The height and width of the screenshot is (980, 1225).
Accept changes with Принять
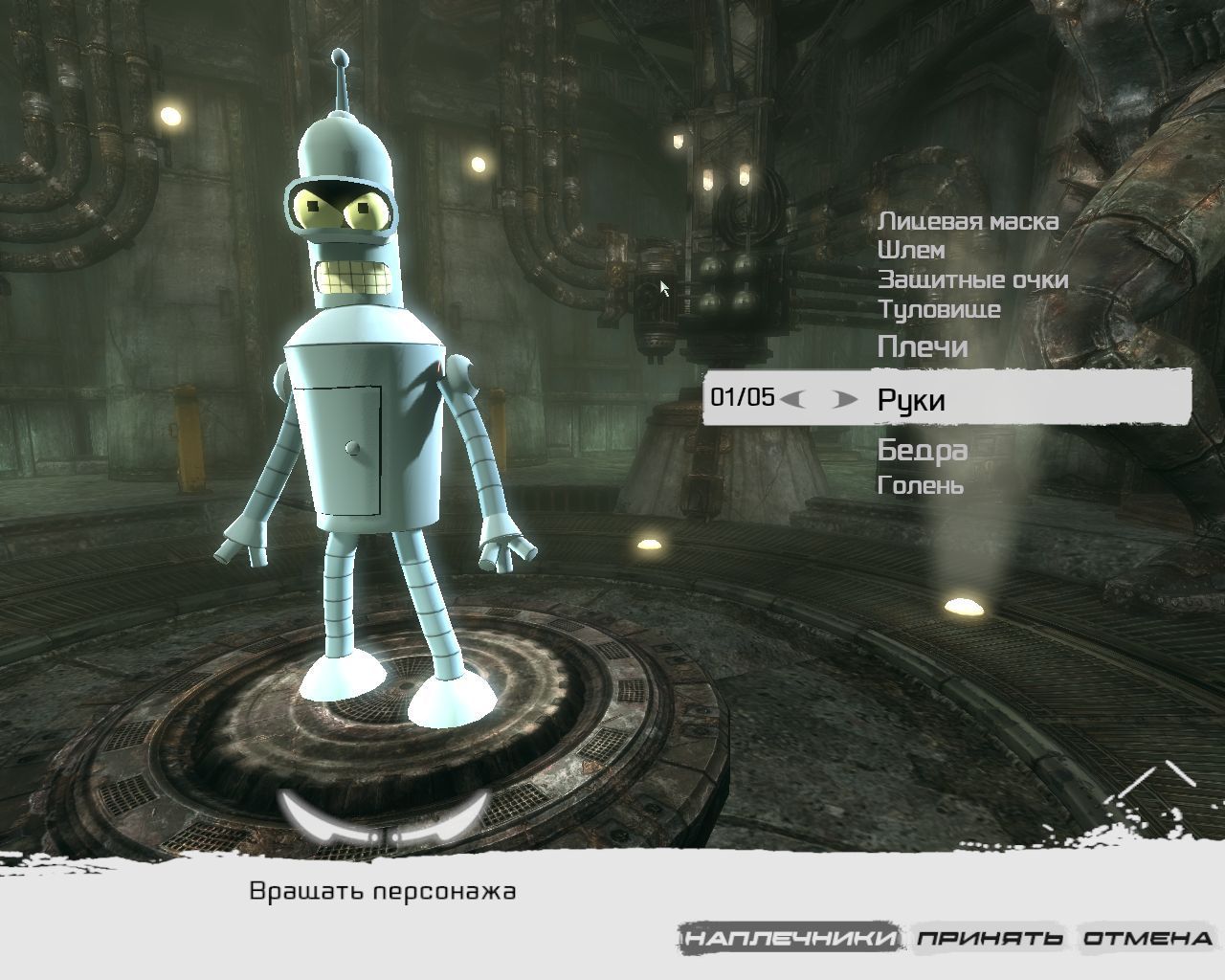point(990,938)
